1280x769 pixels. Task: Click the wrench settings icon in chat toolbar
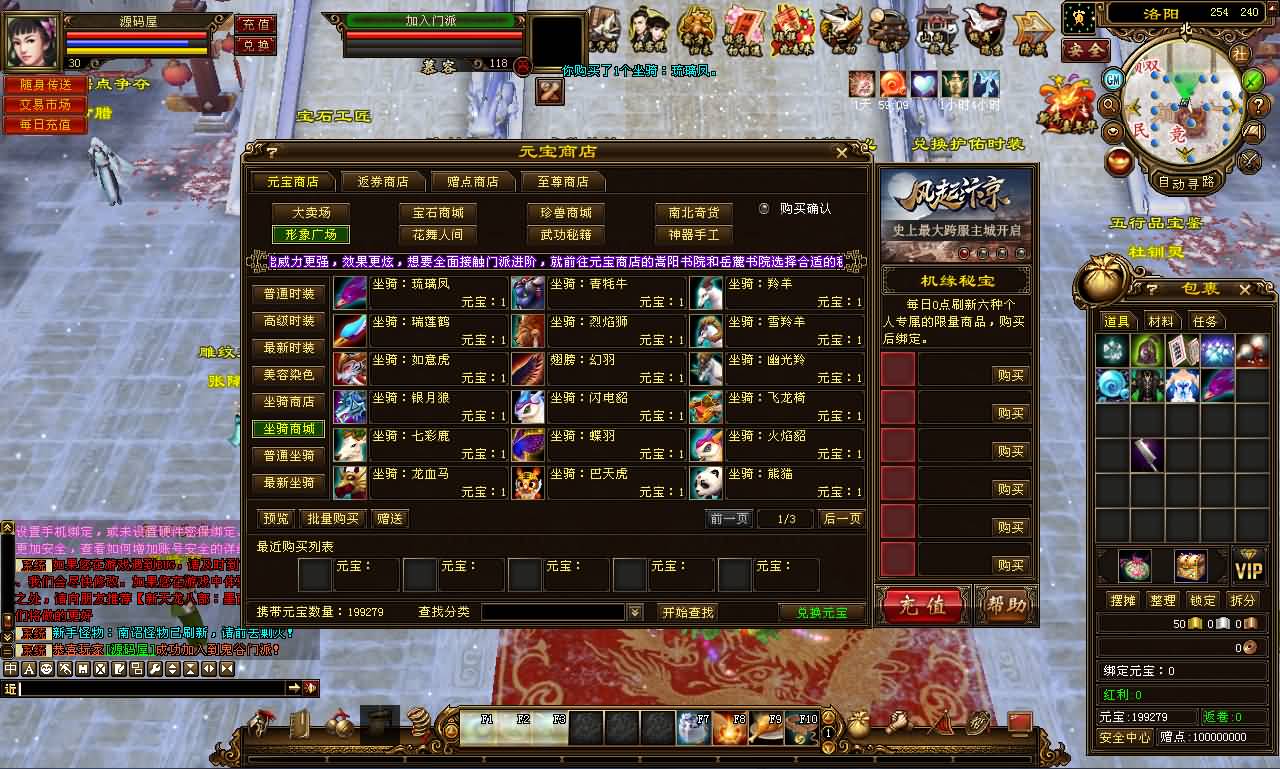pos(153,669)
